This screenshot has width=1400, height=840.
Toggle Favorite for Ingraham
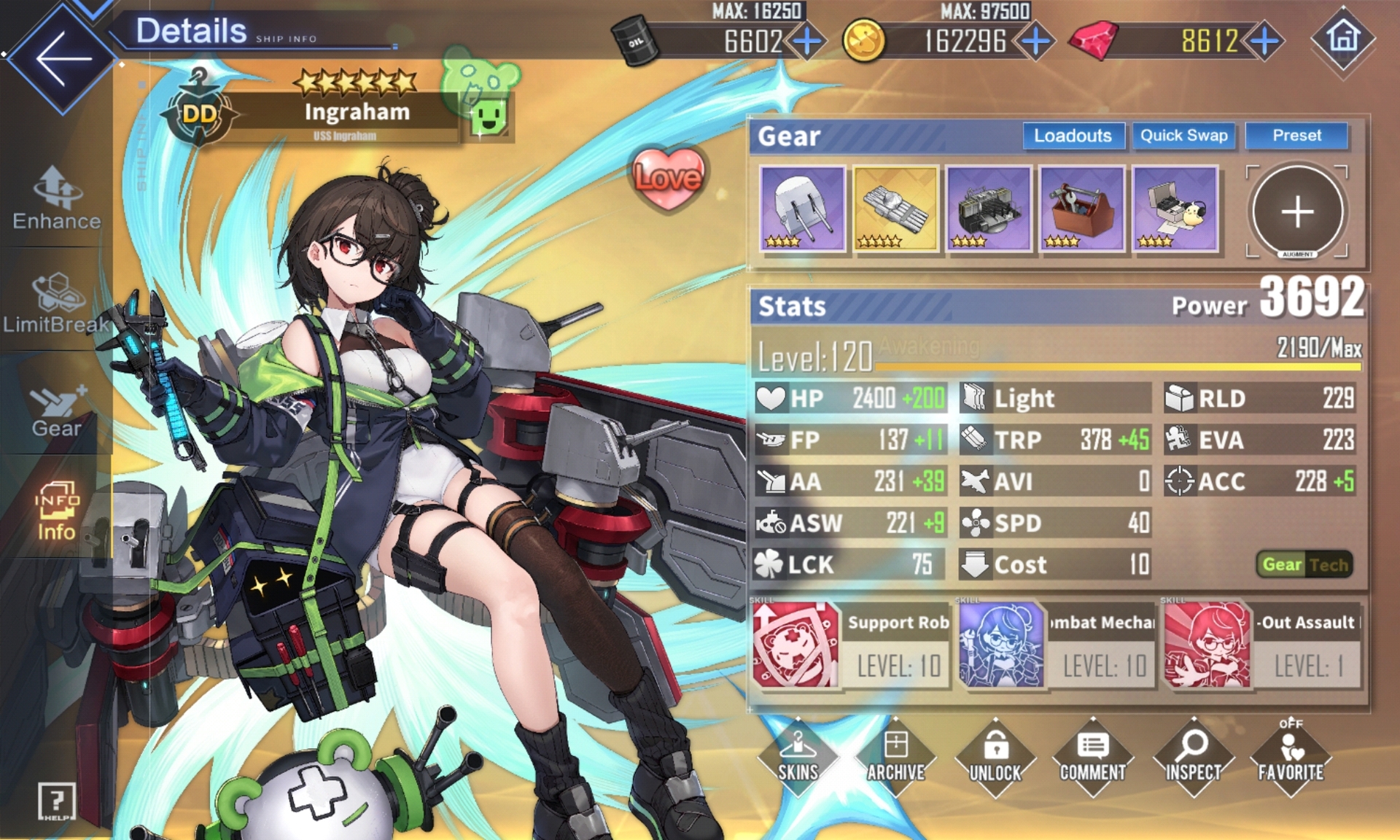[1291, 756]
